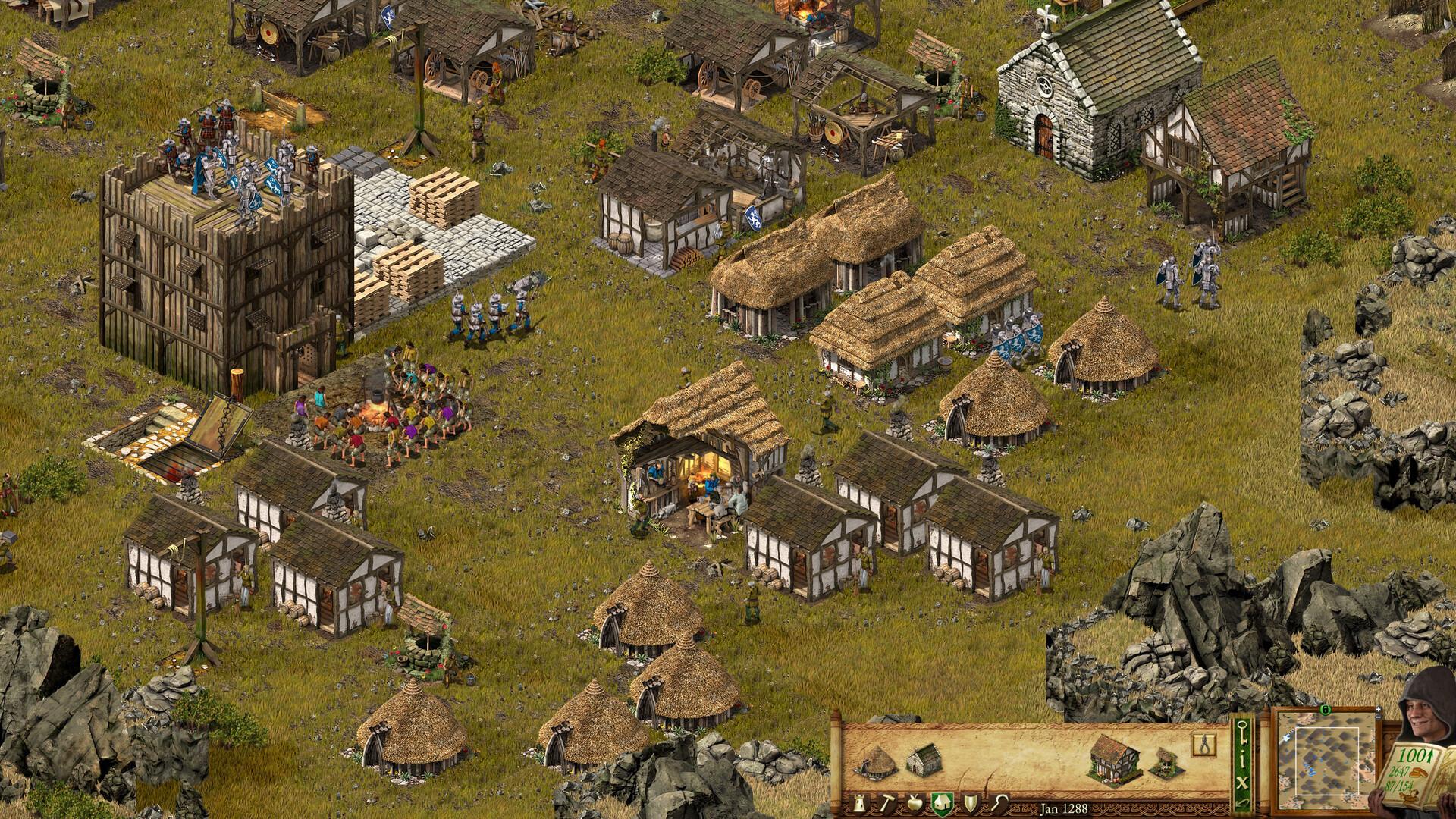Select the 'x' delete building tool
The height and width of the screenshot is (819, 1456).
[1242, 780]
